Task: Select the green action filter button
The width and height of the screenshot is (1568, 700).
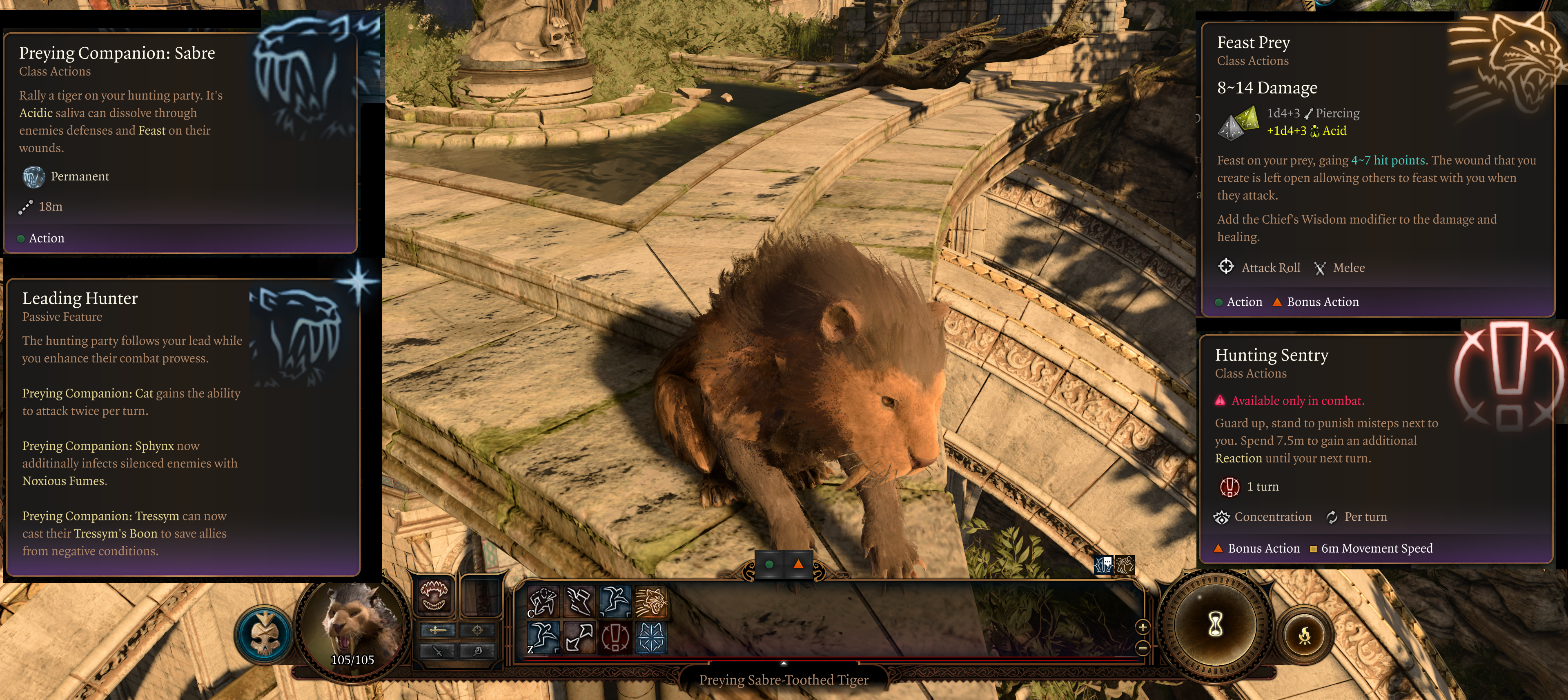Action: click(769, 564)
